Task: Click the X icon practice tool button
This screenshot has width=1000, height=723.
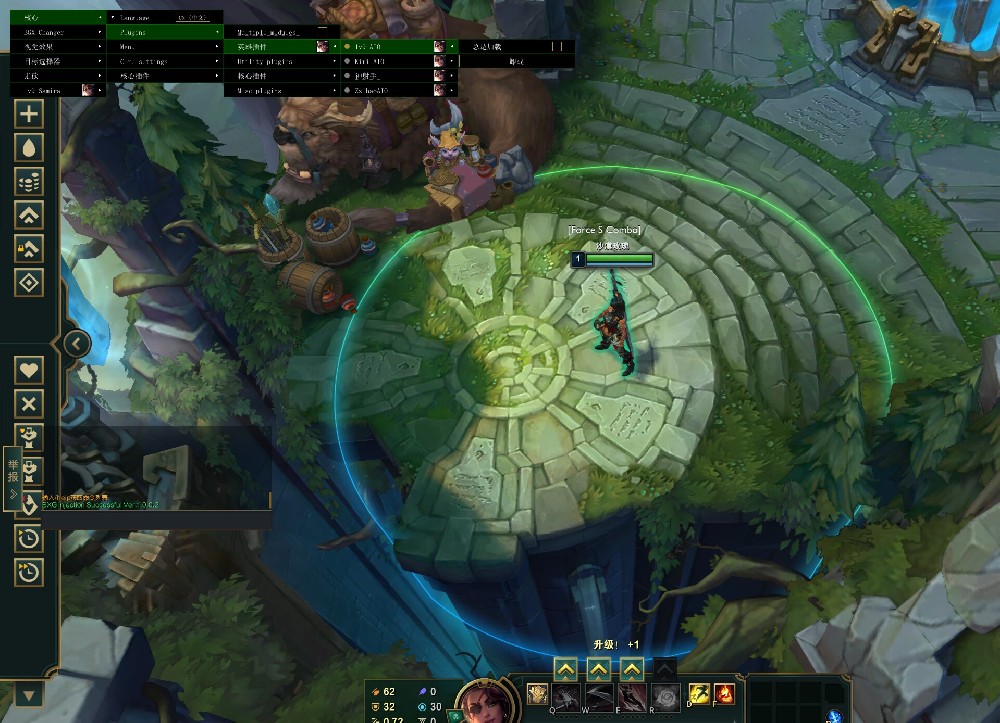Action: 29,403
